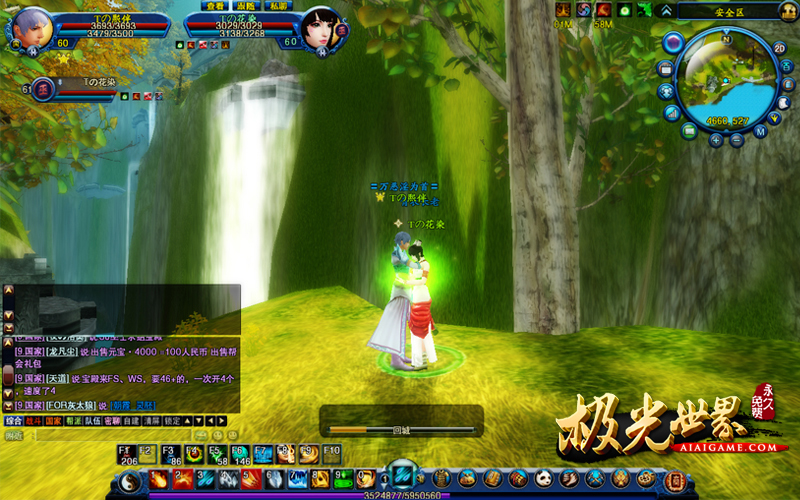The width and height of the screenshot is (800, 500).
Task: Toggle the 锁定 chat lock button
Action: pos(173,421)
